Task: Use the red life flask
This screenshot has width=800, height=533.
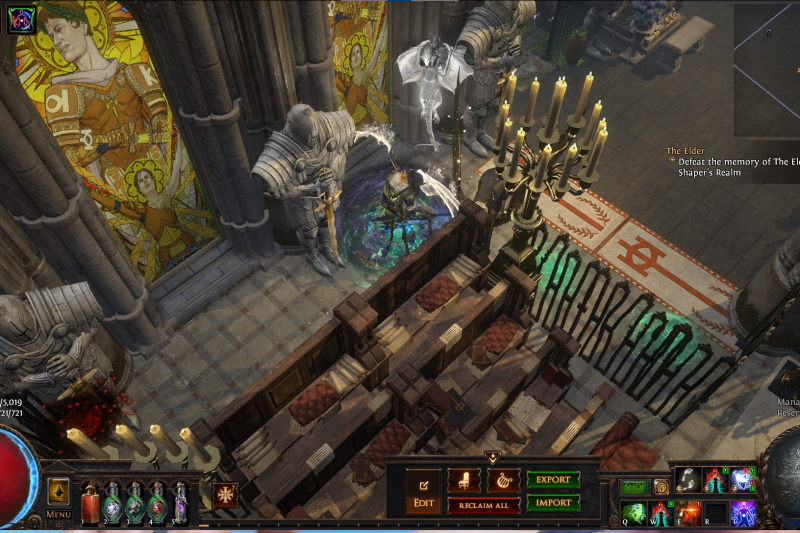Action: 91,502
